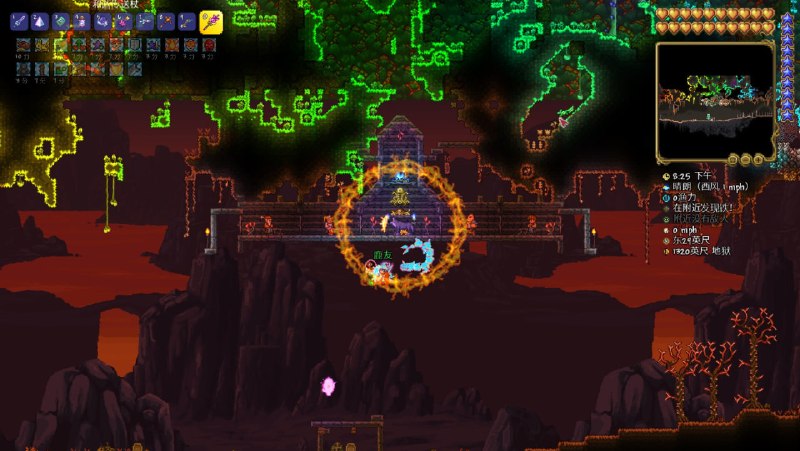This screenshot has width=800, height=451.
Task: Click the highlighted pink-tipped staff hotbar slot
Action: pyautogui.click(x=210, y=21)
